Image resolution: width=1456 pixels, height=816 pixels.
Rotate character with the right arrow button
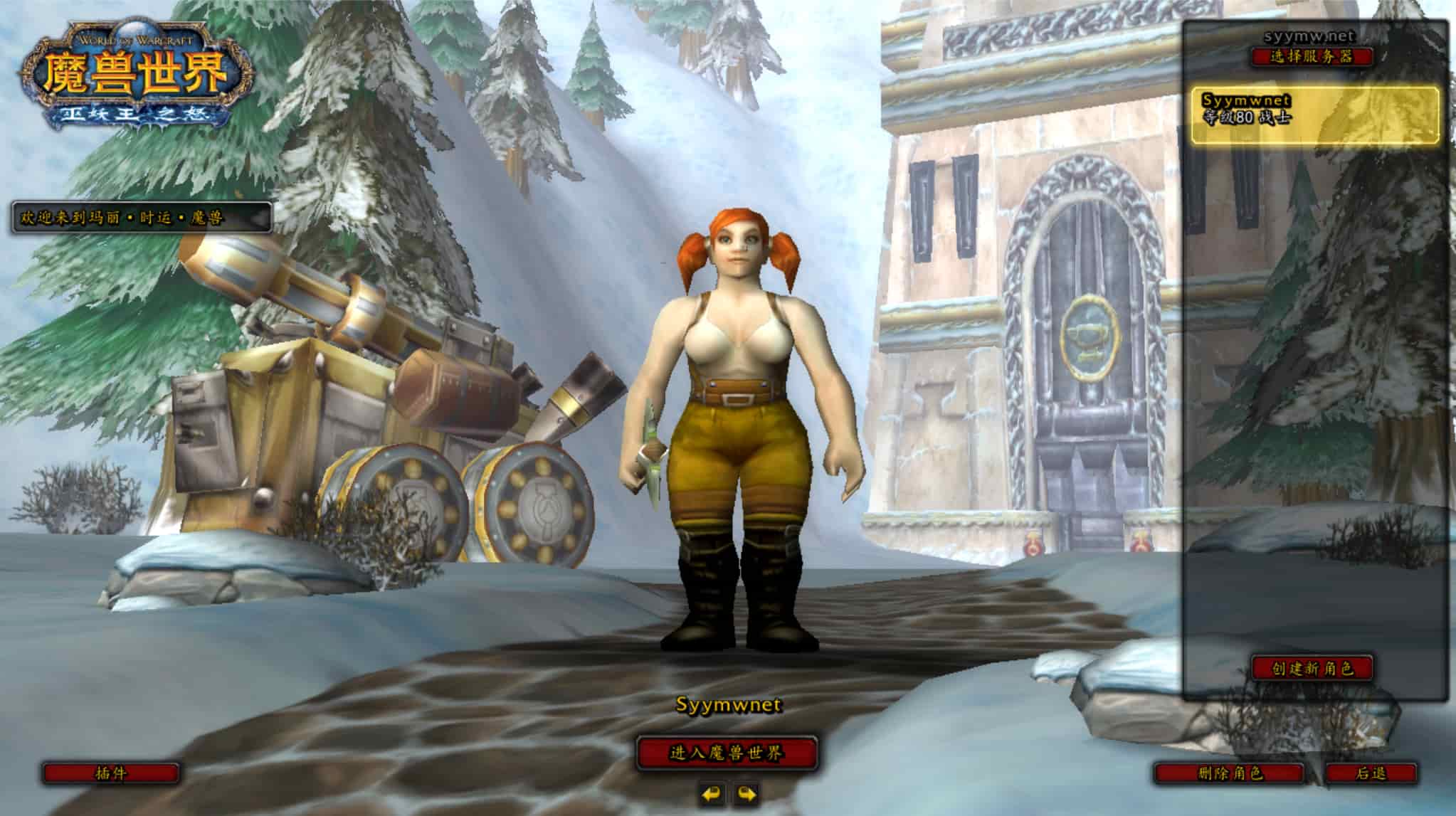click(x=745, y=793)
